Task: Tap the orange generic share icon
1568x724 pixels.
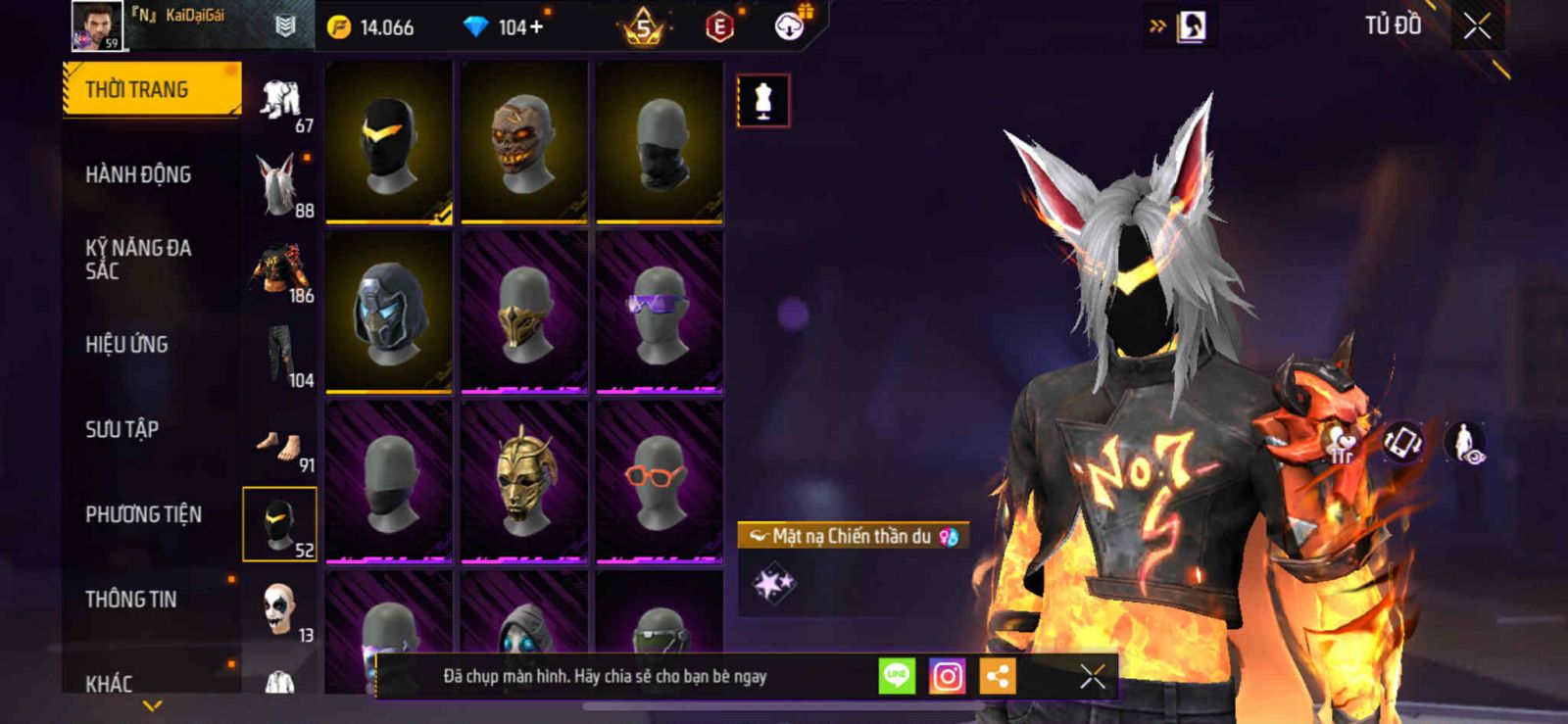Action: pyautogui.click(x=998, y=676)
